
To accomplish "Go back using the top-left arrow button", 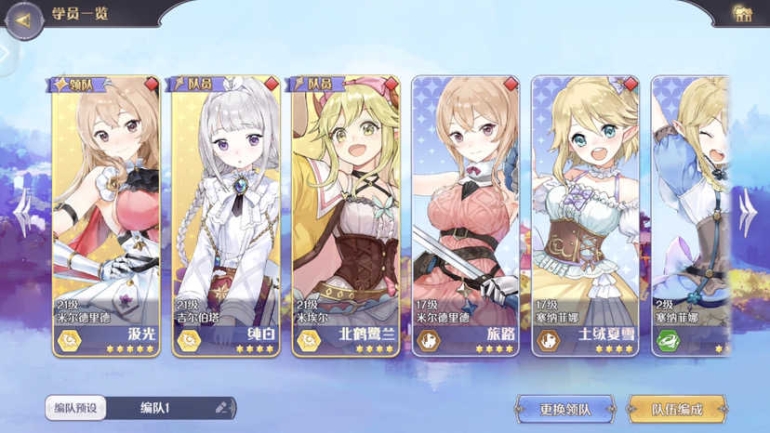I will (20, 19).
